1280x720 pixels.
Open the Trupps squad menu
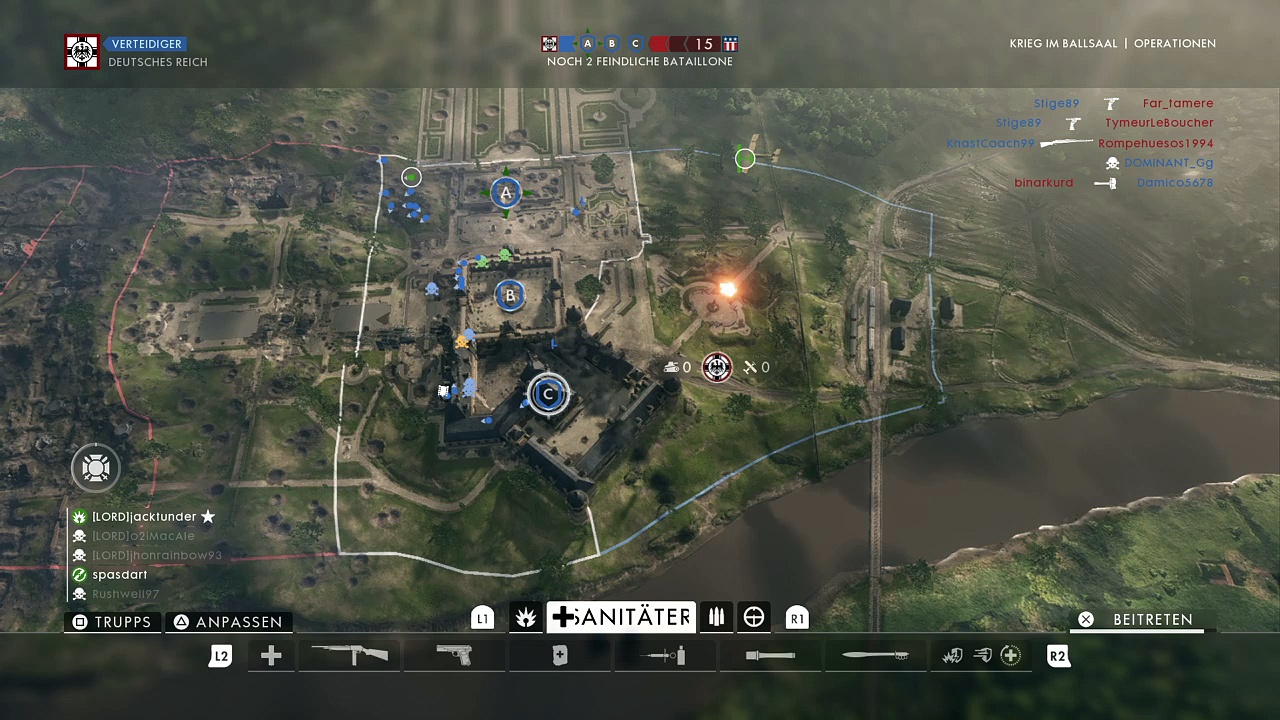pyautogui.click(x=112, y=622)
